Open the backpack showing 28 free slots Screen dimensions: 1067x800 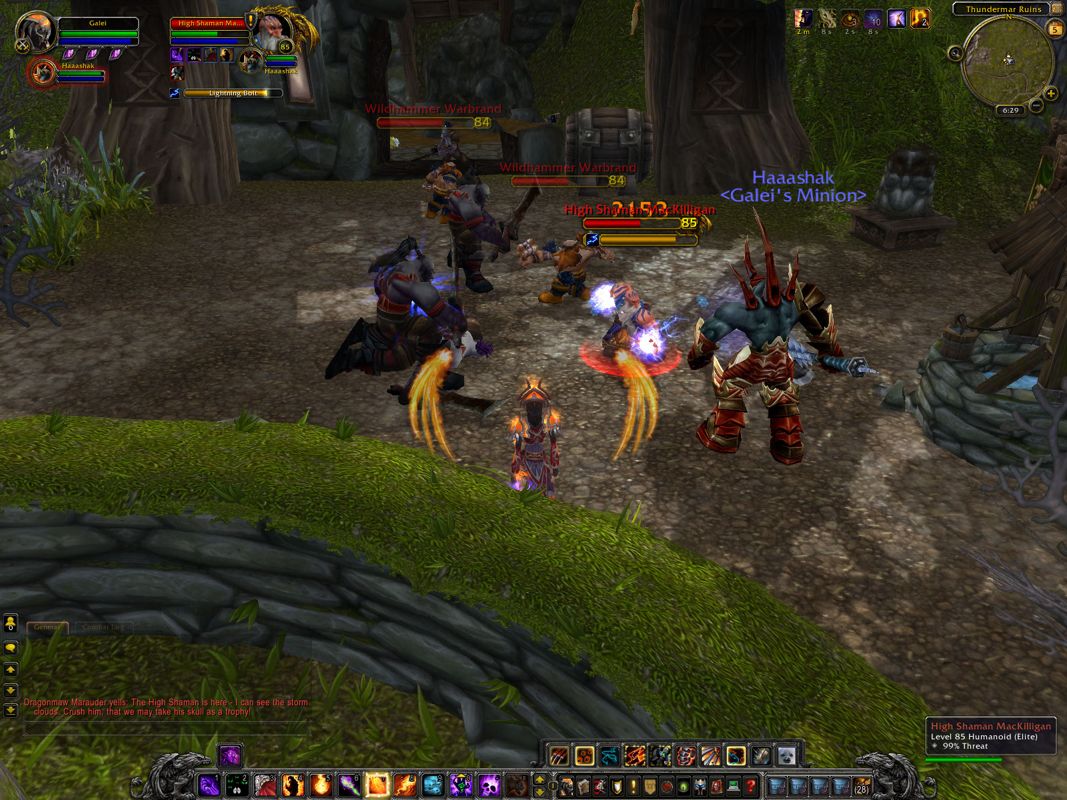pyautogui.click(x=861, y=785)
